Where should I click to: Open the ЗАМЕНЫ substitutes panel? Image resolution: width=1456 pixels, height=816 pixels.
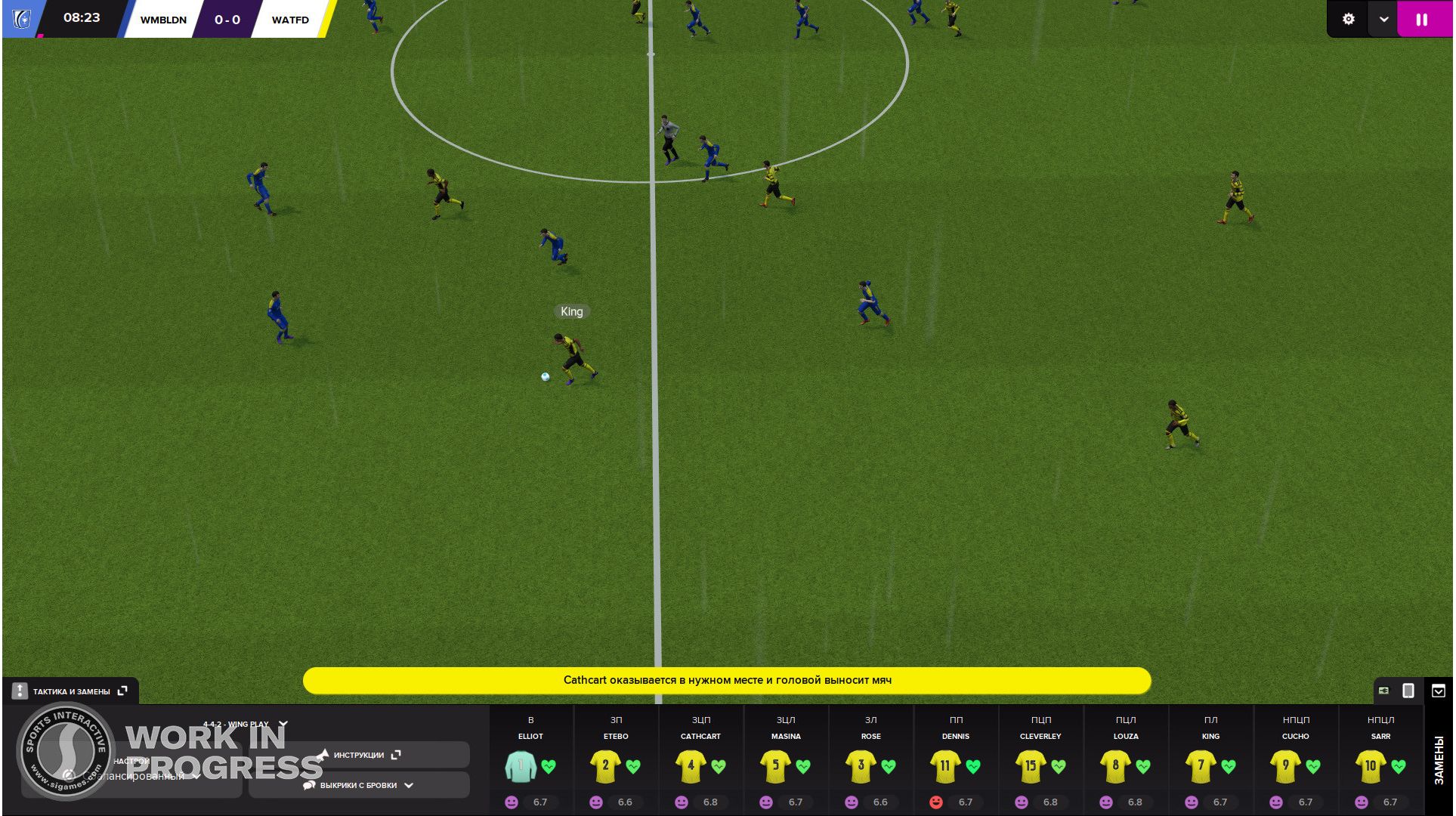click(x=1439, y=759)
